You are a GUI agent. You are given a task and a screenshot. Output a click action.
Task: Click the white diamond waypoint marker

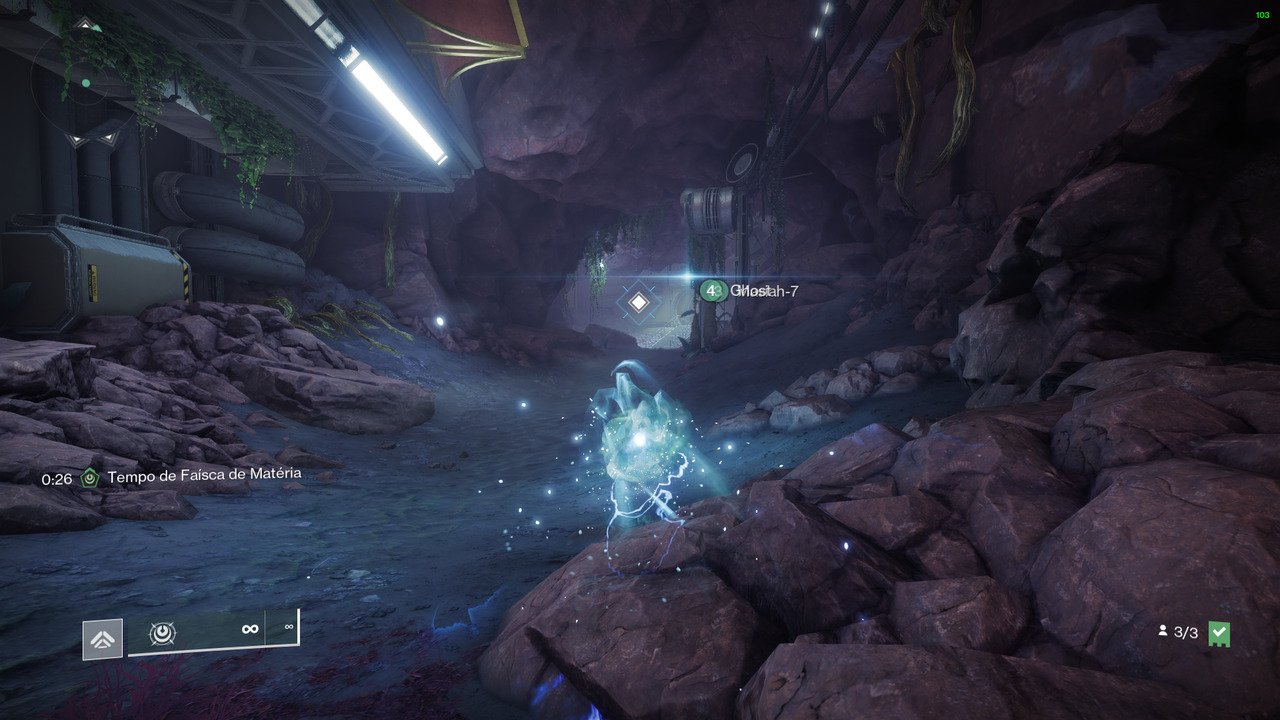[637, 300]
